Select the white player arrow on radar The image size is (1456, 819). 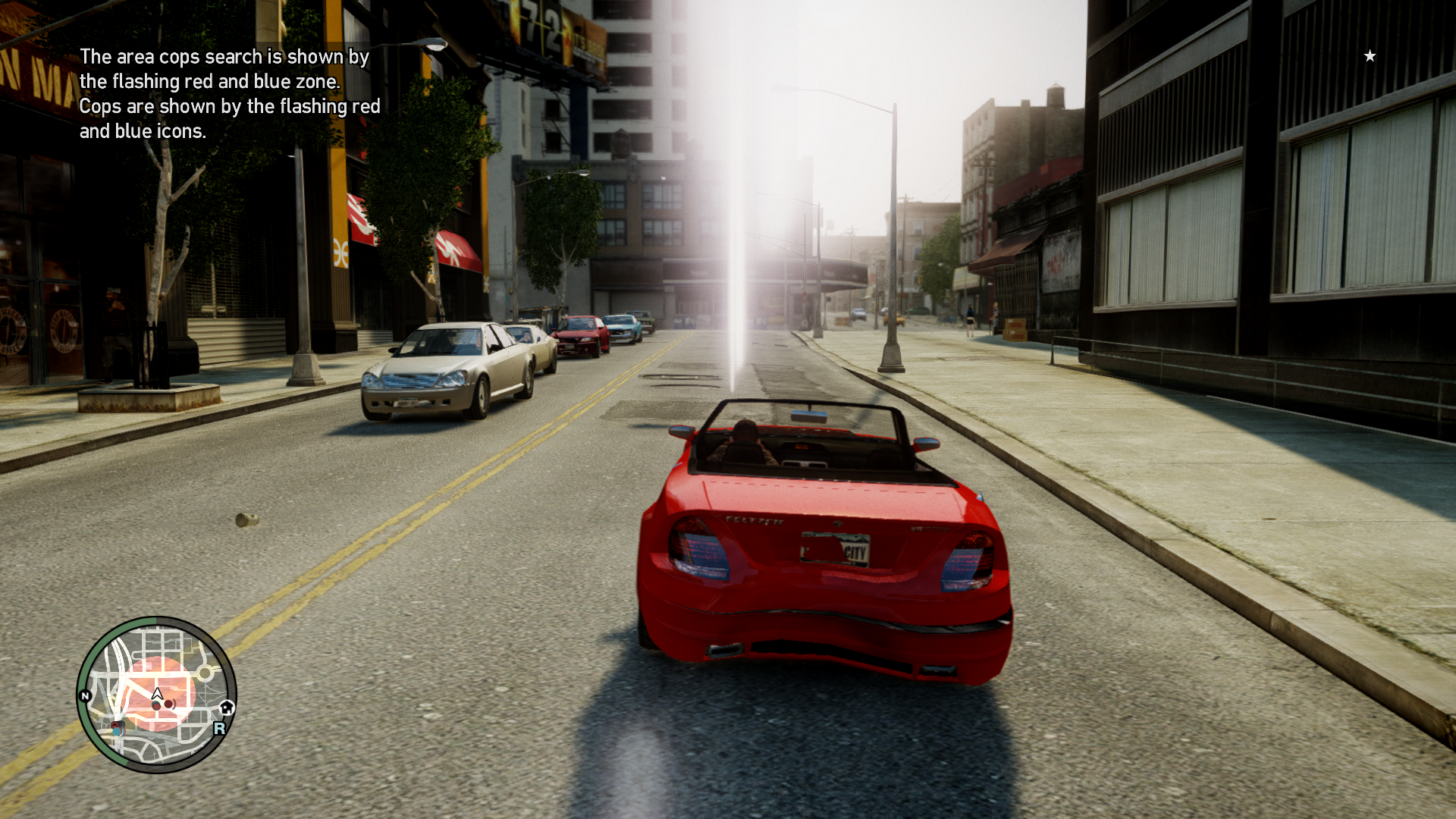(158, 693)
